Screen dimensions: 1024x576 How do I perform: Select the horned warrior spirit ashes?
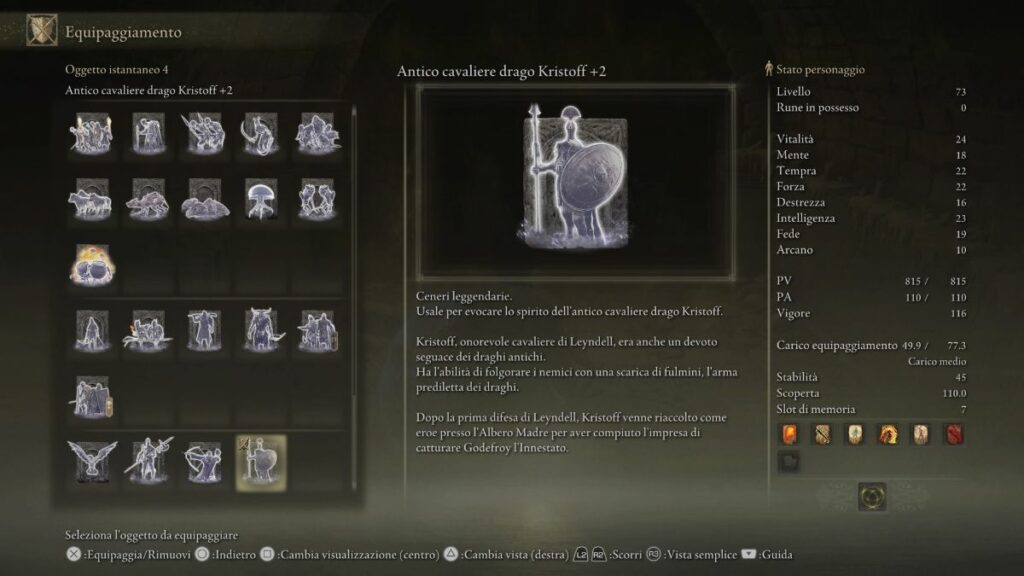pos(262,330)
